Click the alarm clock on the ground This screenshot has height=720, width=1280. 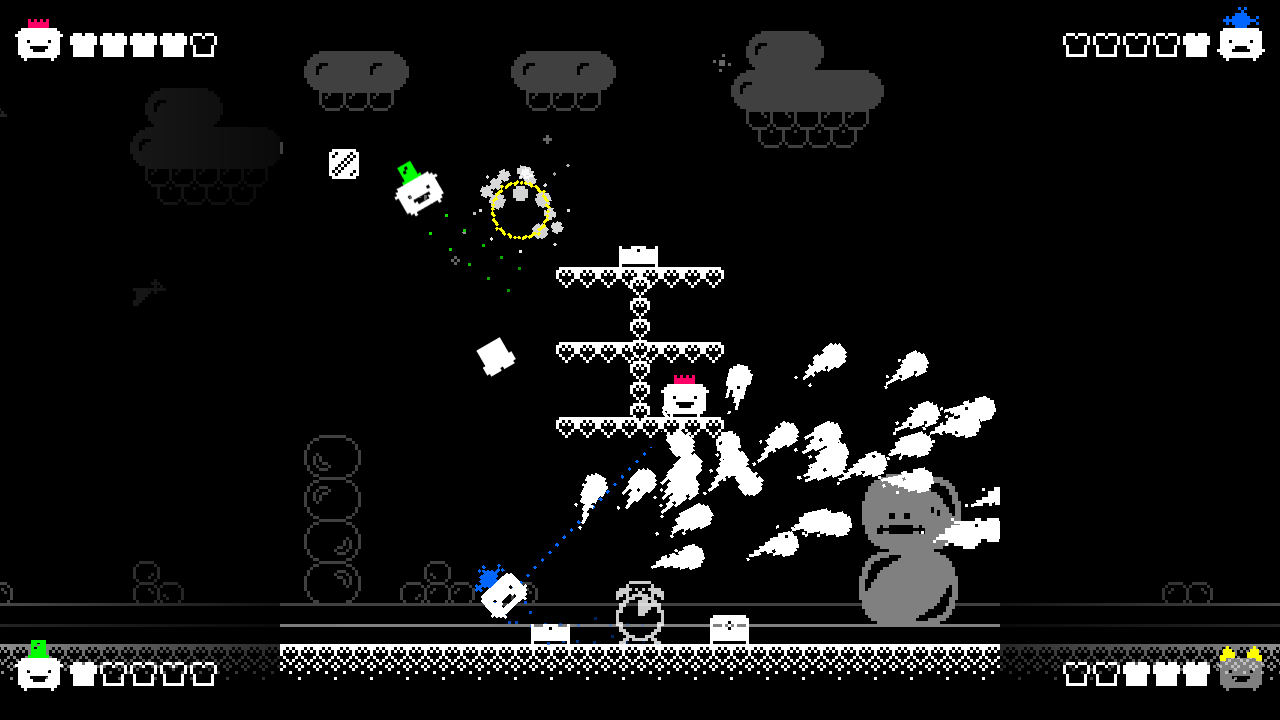pos(640,610)
